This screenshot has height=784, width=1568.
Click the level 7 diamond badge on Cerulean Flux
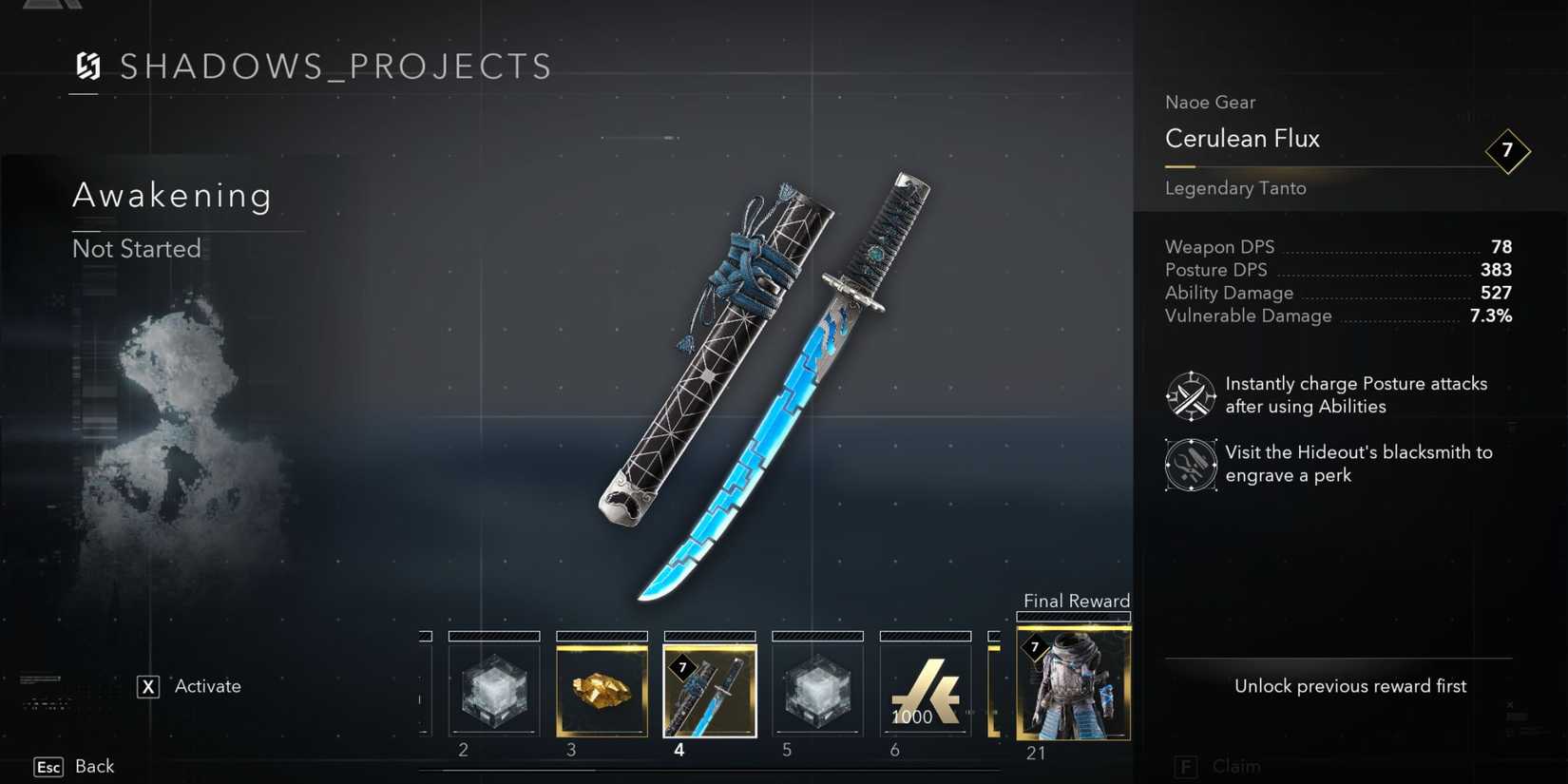pos(1509,151)
